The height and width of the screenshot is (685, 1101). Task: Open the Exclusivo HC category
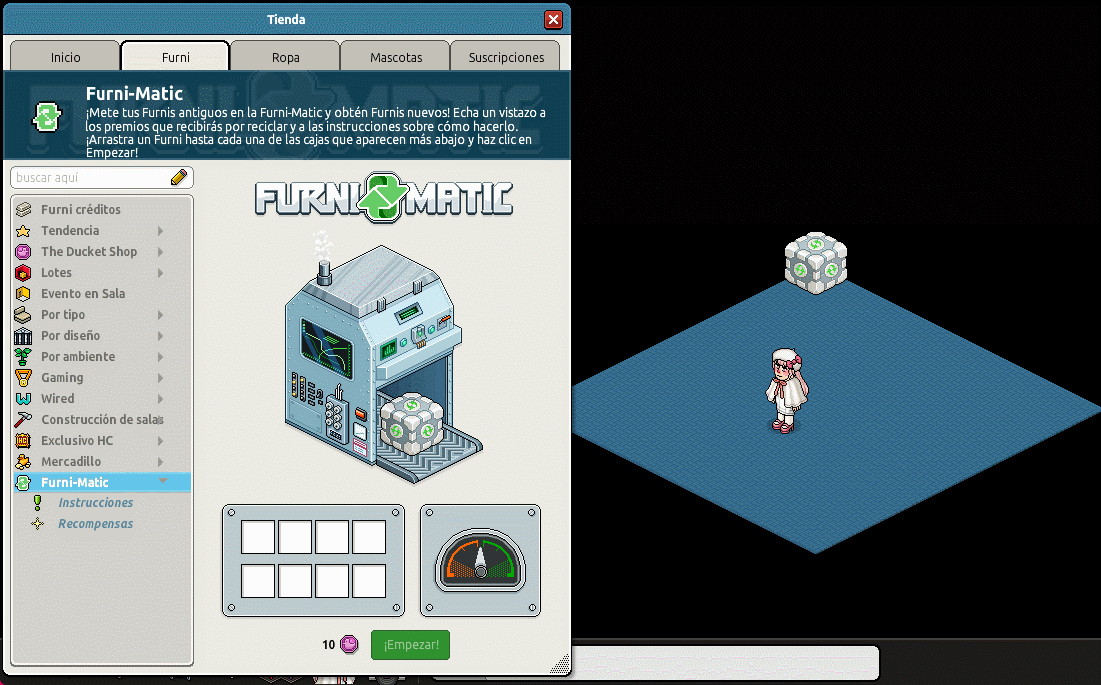tap(77, 441)
